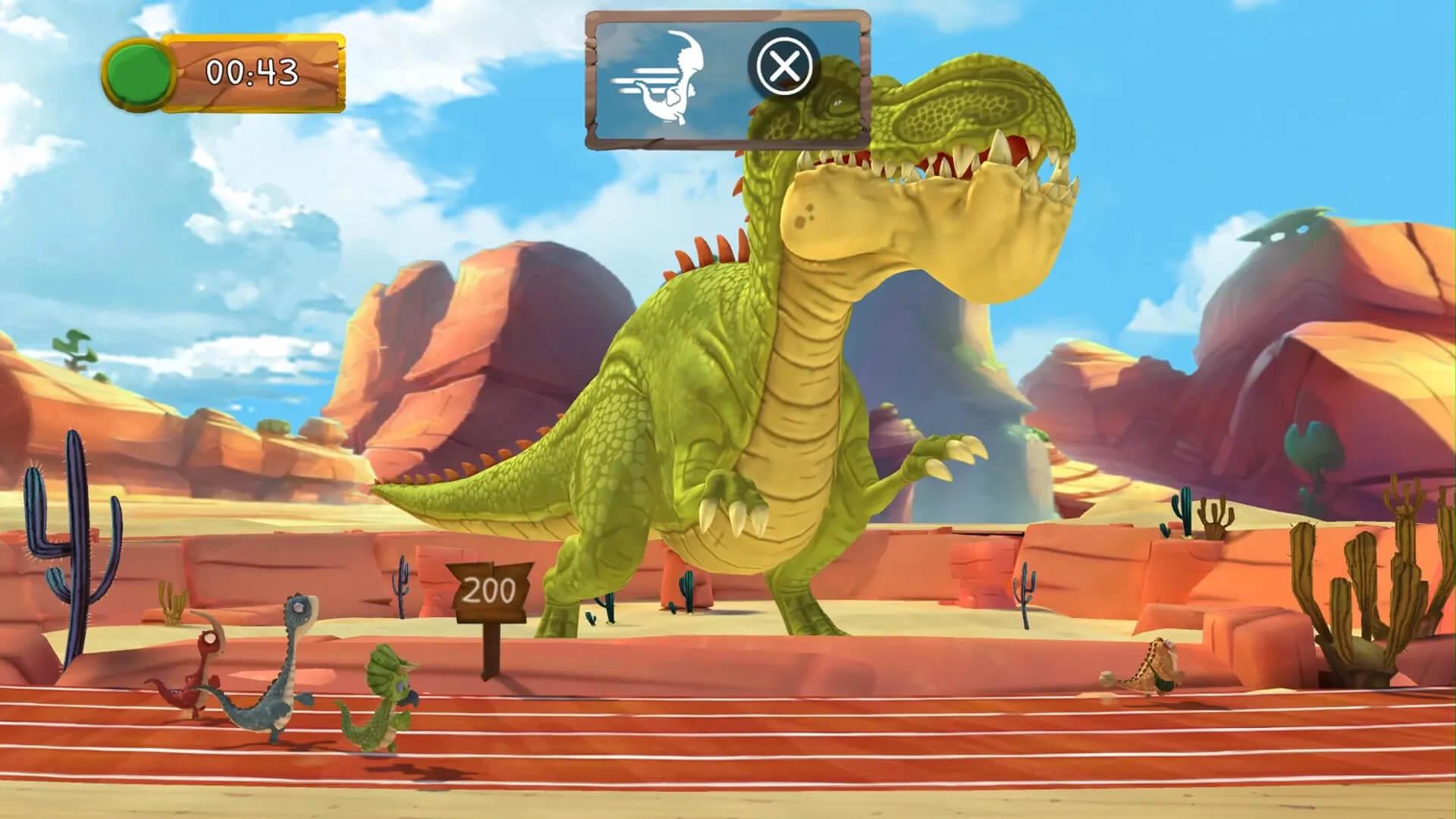The image size is (1456, 819).
Task: Toggle the green ready light on the timer
Action: pos(140,74)
